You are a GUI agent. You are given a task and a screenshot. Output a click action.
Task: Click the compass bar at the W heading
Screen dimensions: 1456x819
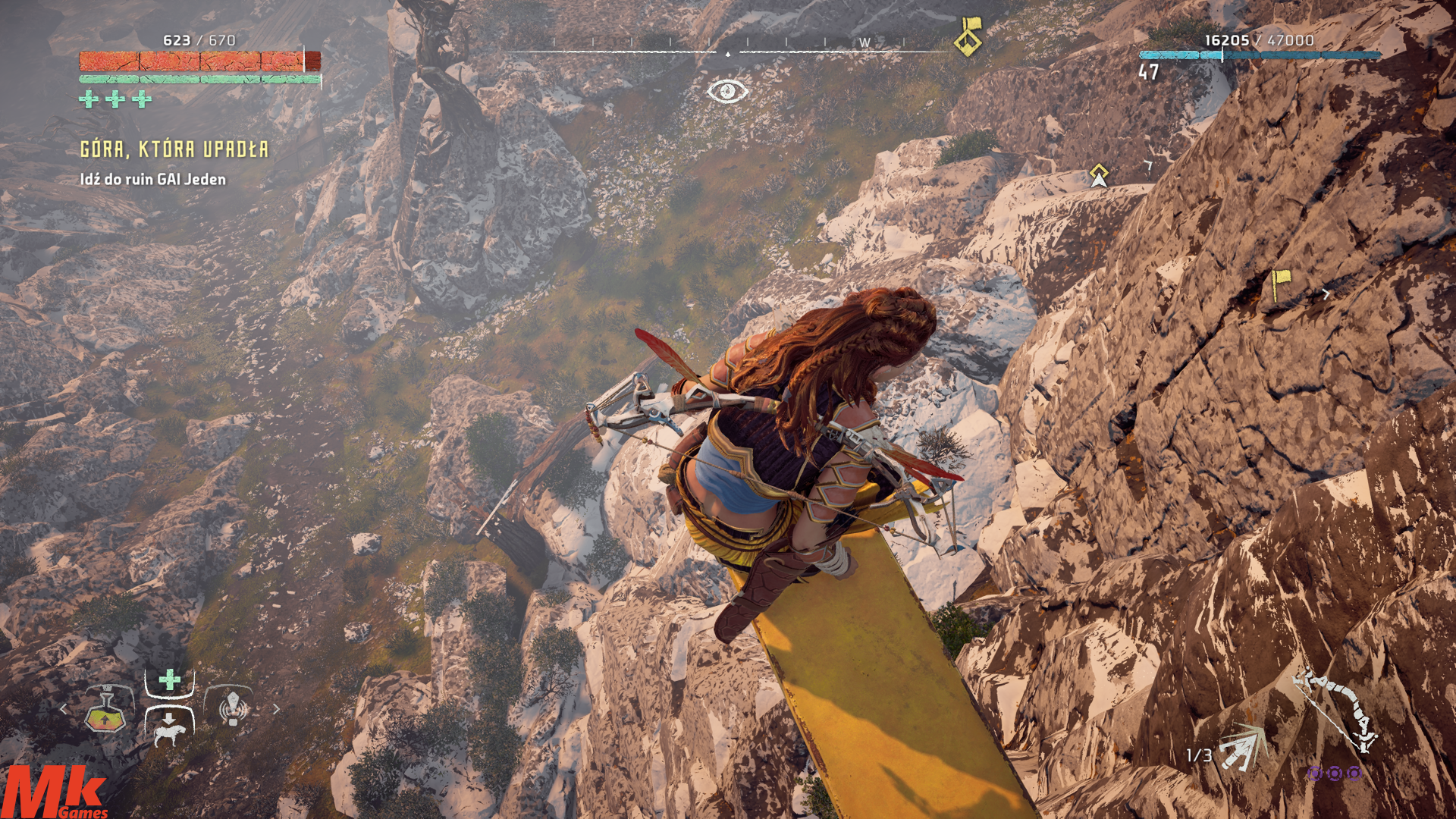[864, 43]
